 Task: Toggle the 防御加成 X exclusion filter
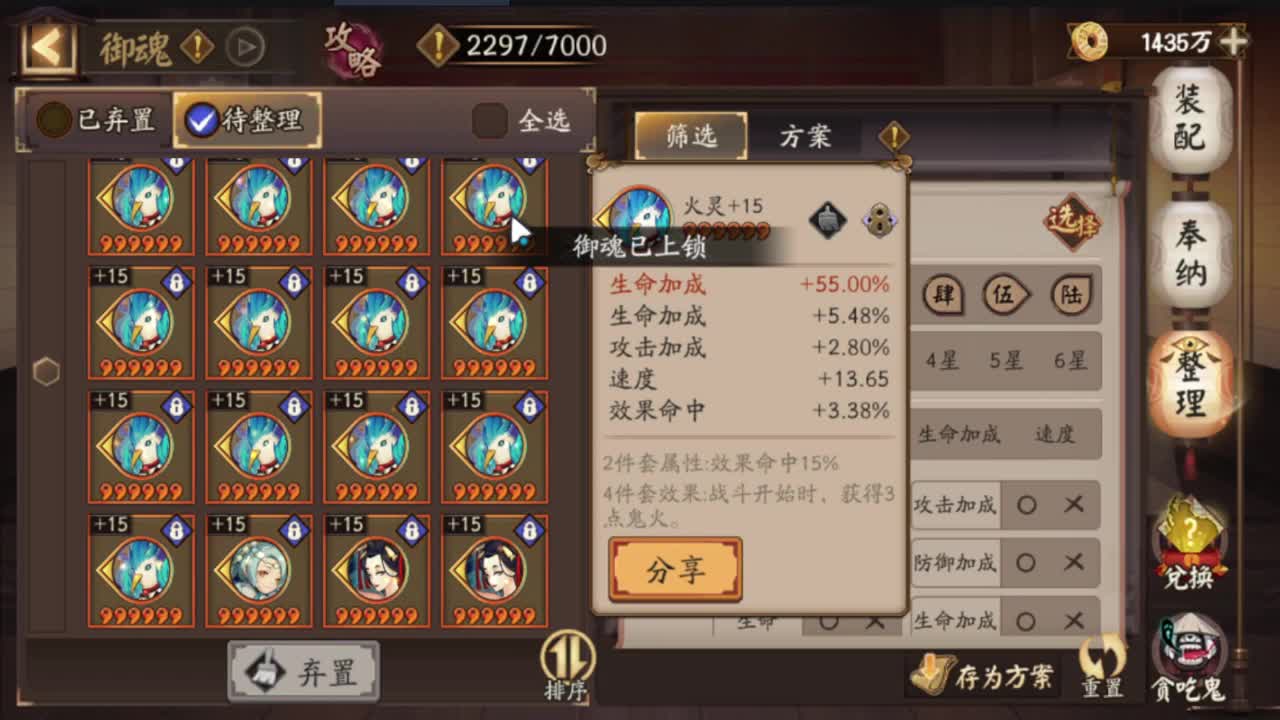click(1072, 562)
